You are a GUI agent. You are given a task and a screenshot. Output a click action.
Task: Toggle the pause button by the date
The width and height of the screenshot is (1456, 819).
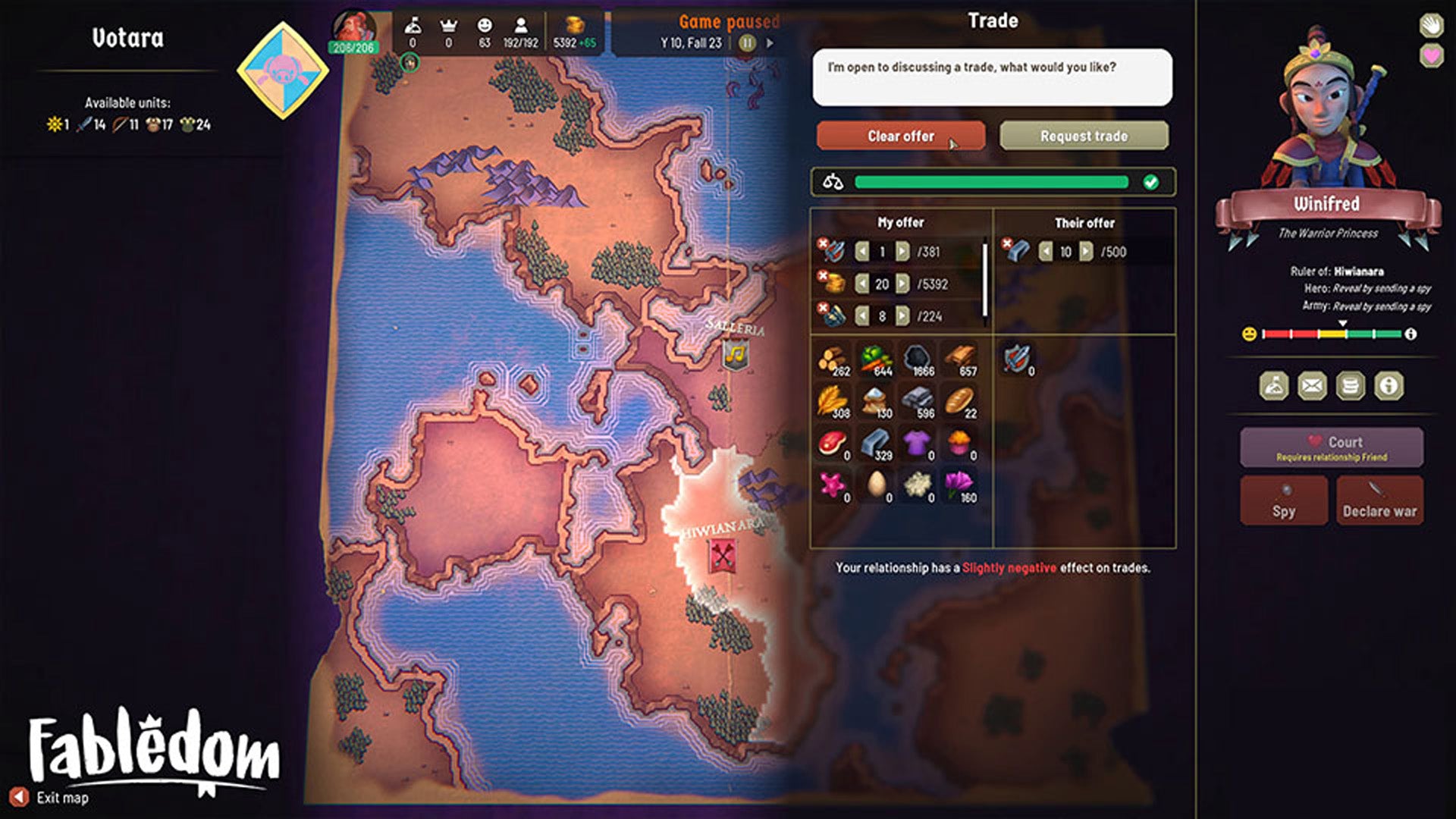click(x=747, y=43)
